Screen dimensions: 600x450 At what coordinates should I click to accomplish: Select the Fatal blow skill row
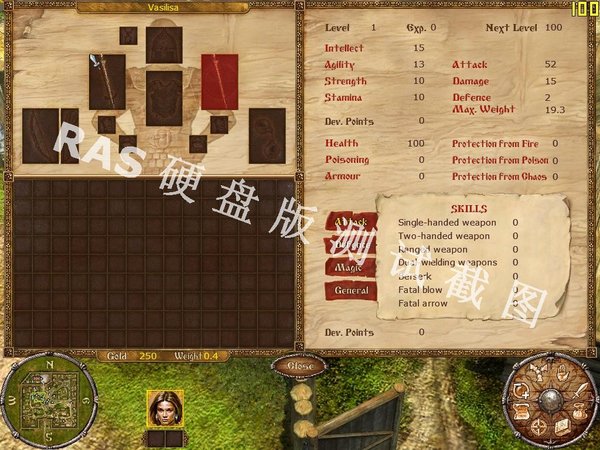[x=420, y=290]
